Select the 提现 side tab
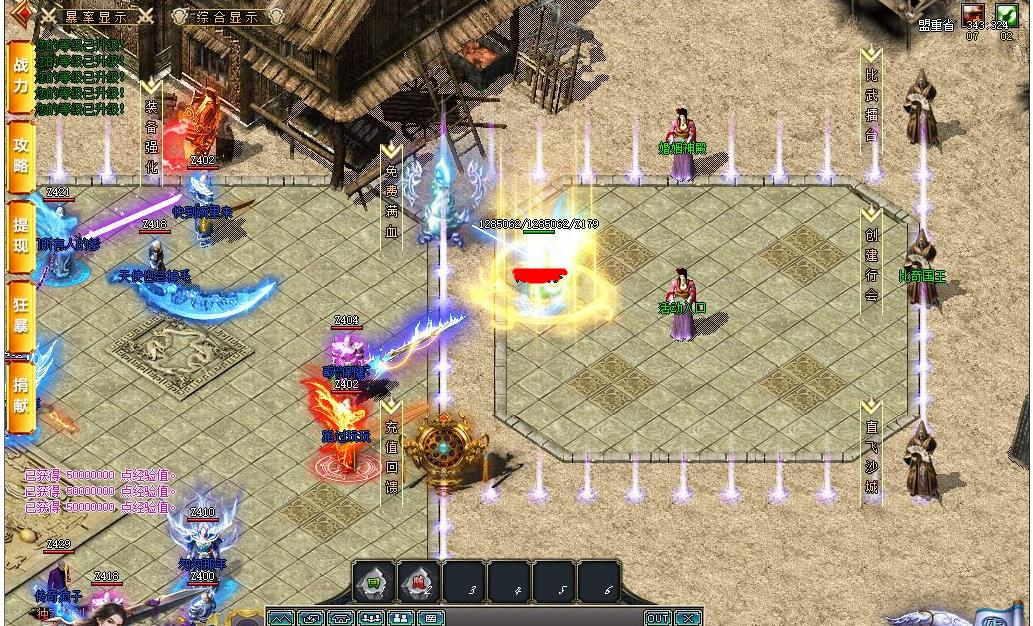This screenshot has height=626, width=1033. (x=20, y=237)
